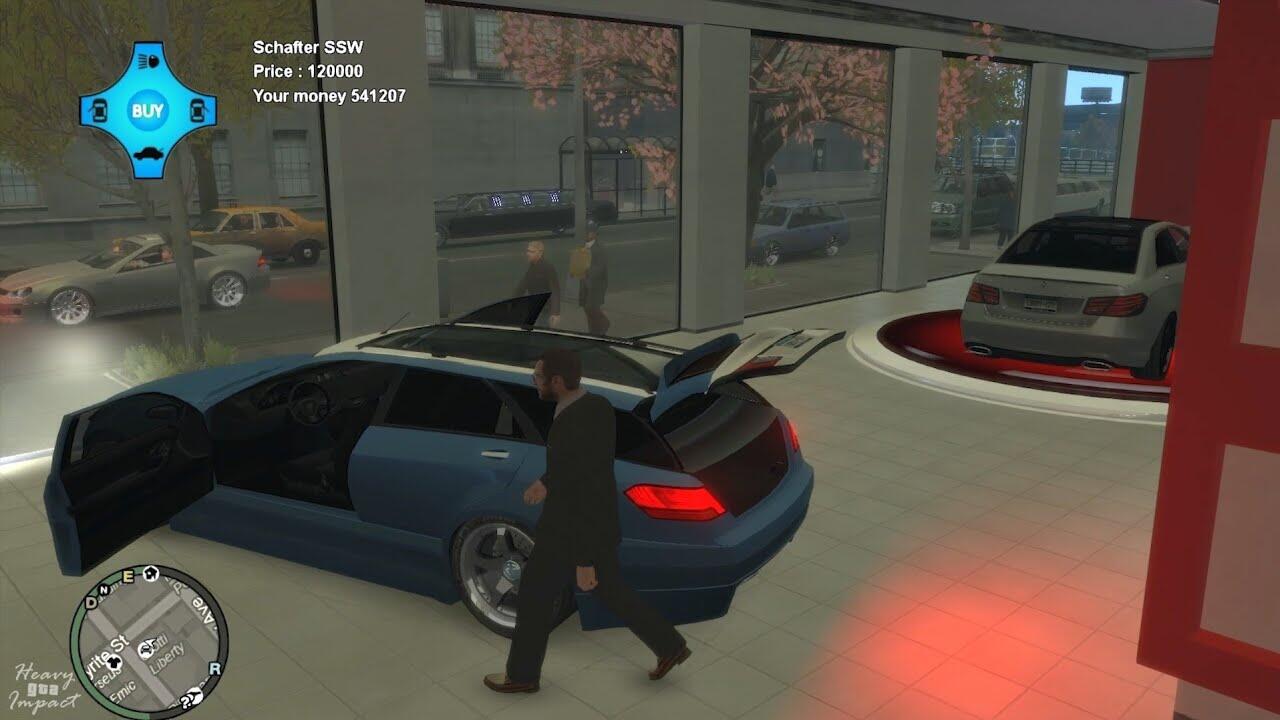The width and height of the screenshot is (1280, 720).
Task: Click the blue R blip on the minimap
Action: (214, 668)
